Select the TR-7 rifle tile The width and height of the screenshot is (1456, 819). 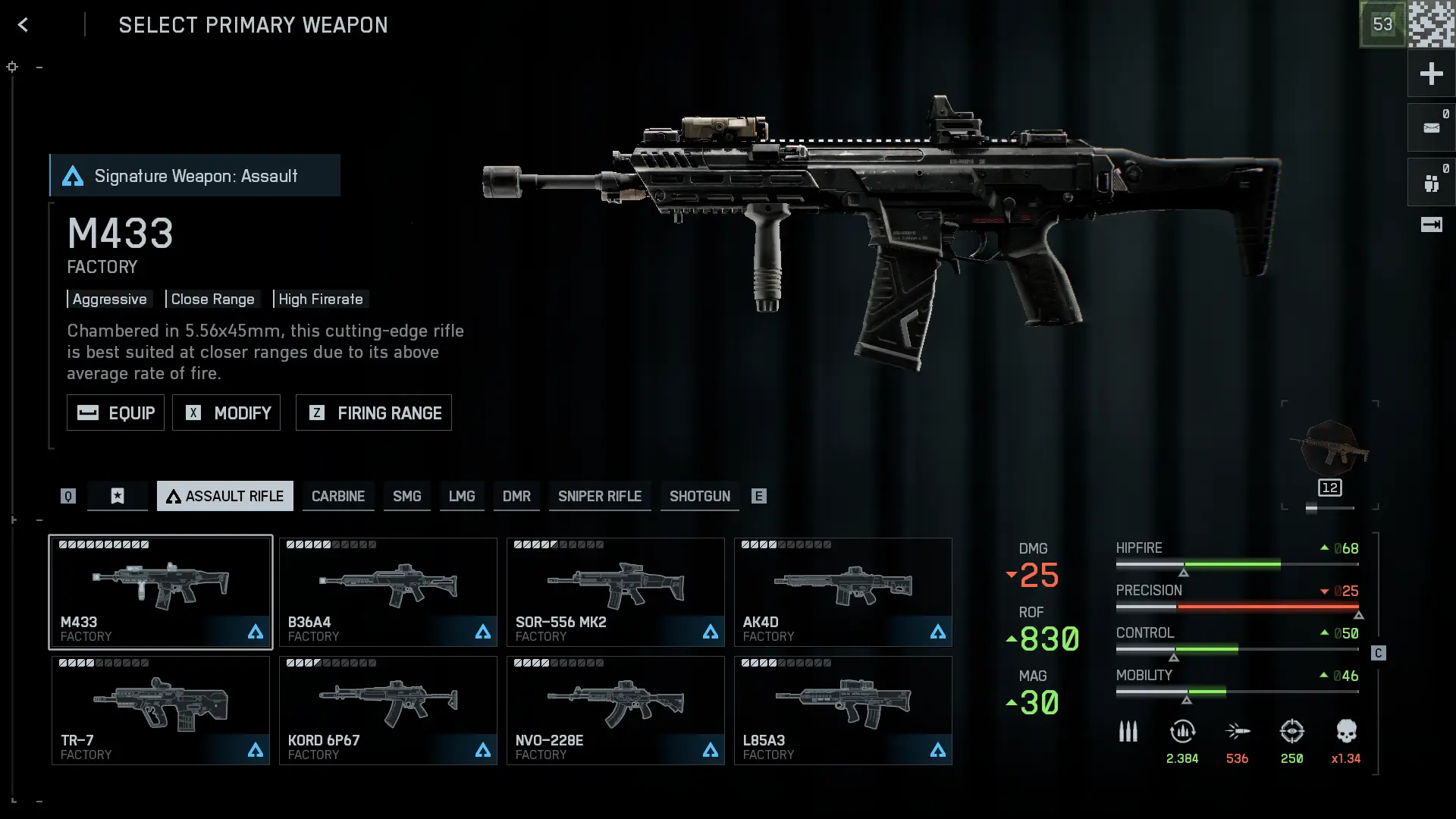[x=161, y=711]
